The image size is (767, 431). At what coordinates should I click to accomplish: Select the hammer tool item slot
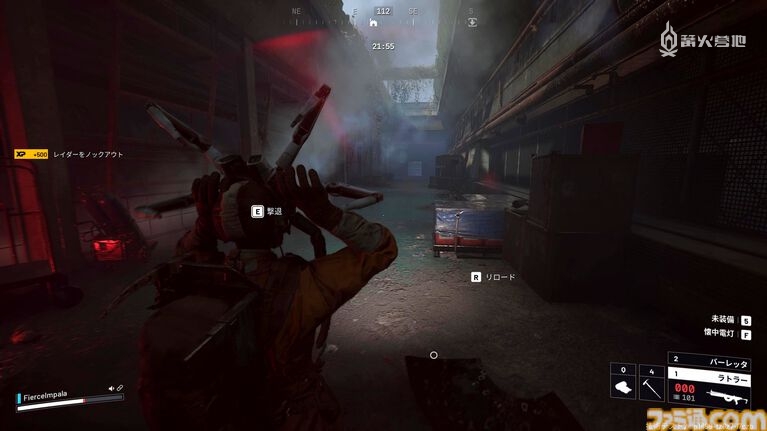pos(652,386)
